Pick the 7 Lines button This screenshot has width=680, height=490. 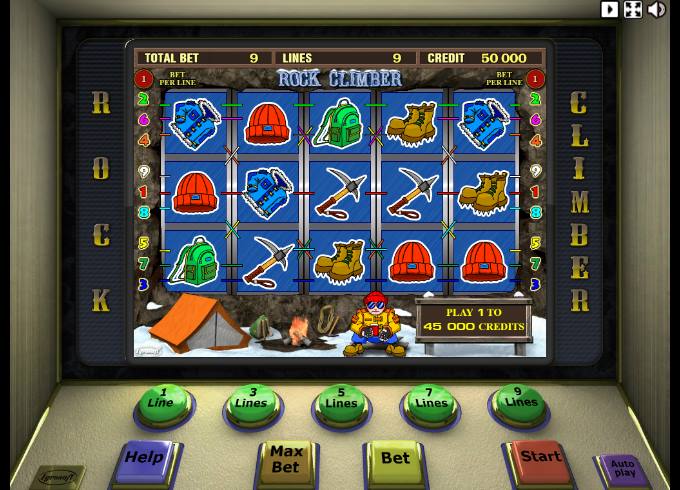click(430, 403)
